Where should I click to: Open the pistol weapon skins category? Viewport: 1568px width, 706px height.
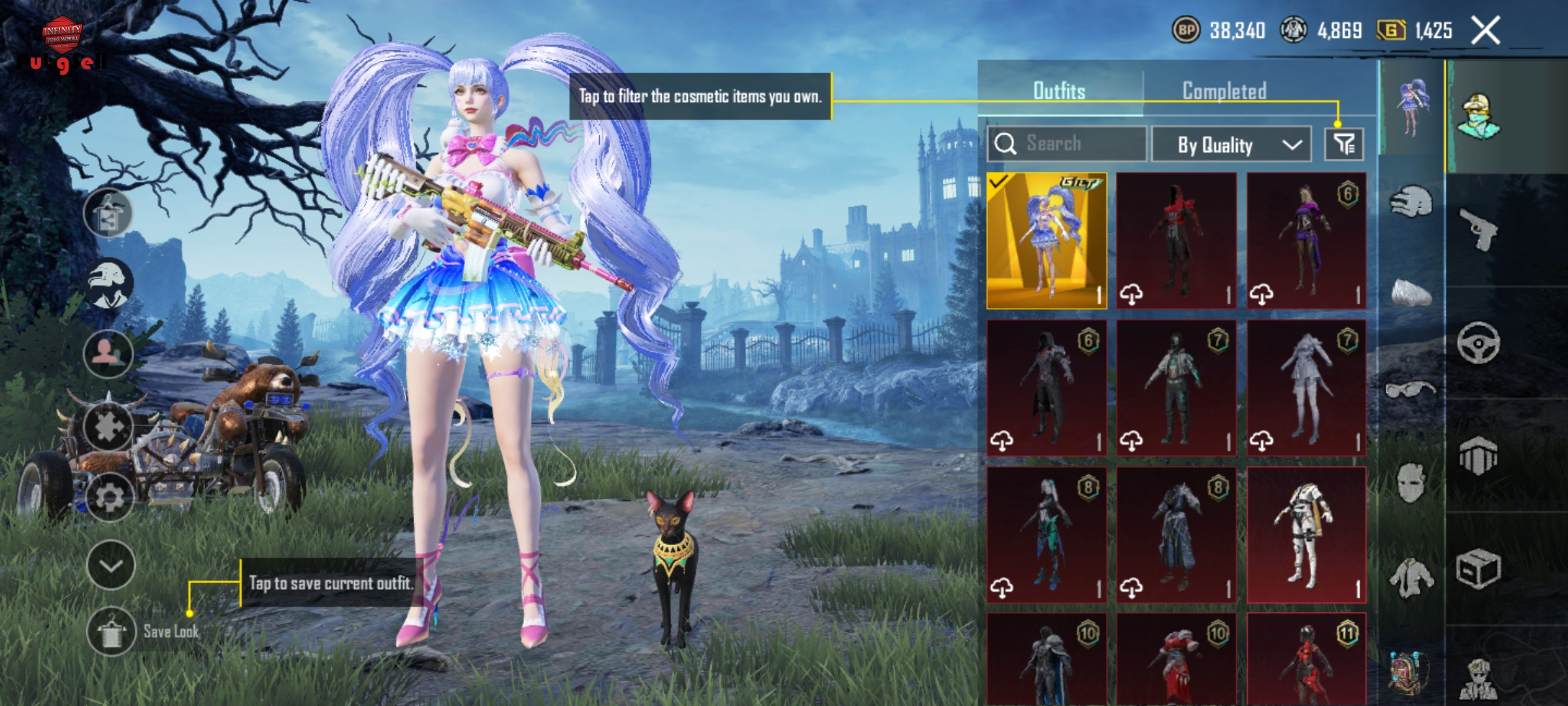pos(1478,229)
